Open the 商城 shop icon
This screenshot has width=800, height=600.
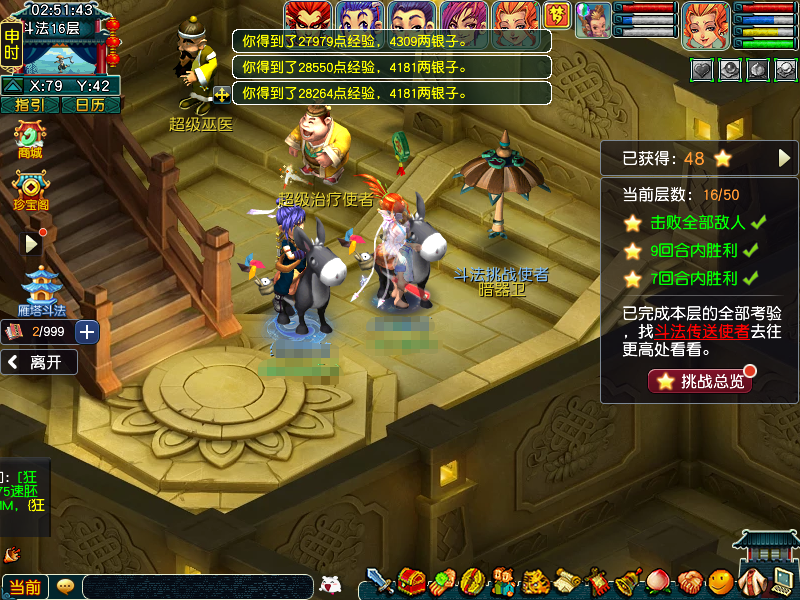pyautogui.click(x=30, y=139)
